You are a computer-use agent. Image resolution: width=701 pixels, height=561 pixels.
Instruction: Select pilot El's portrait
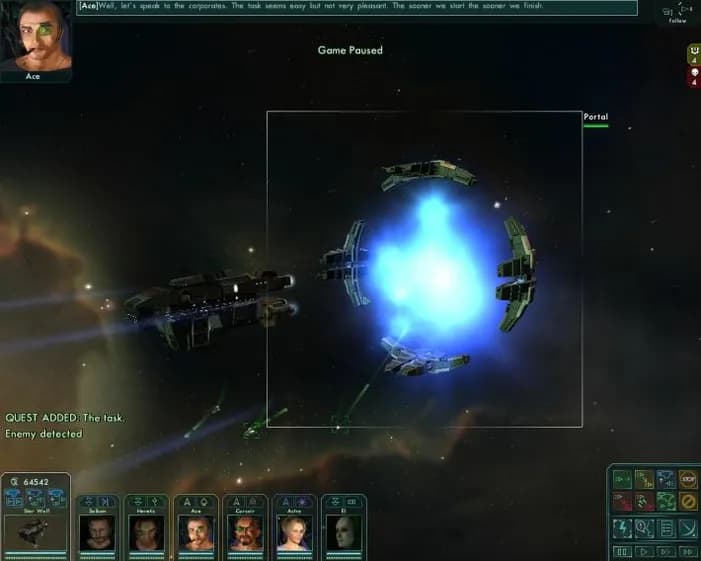coord(343,532)
